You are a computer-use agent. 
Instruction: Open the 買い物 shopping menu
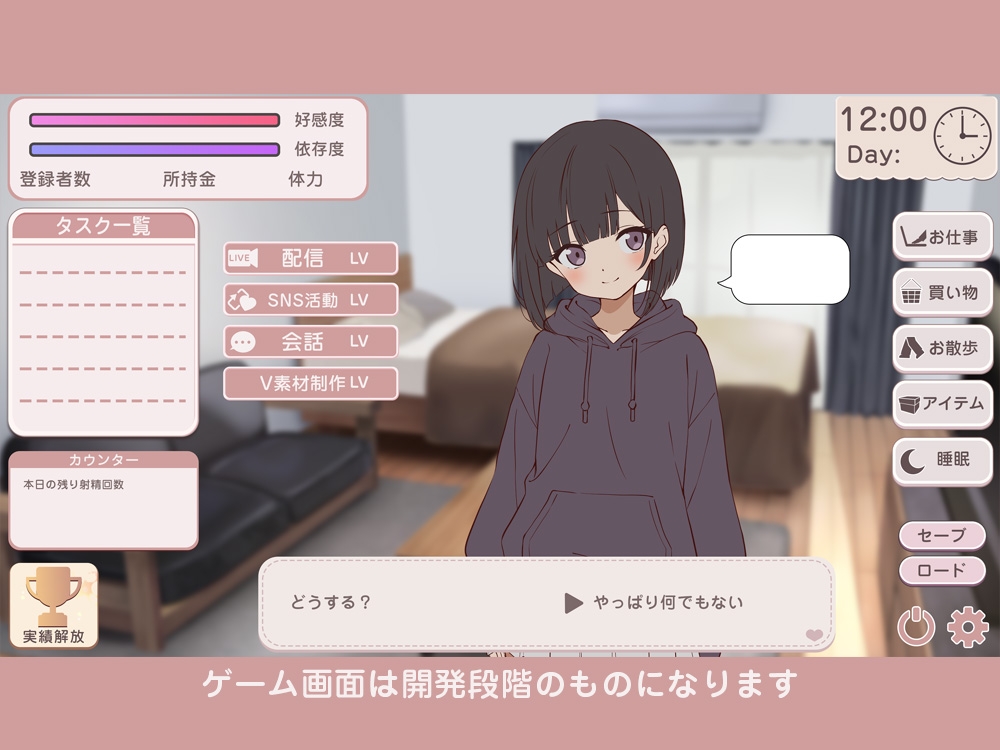(x=943, y=292)
